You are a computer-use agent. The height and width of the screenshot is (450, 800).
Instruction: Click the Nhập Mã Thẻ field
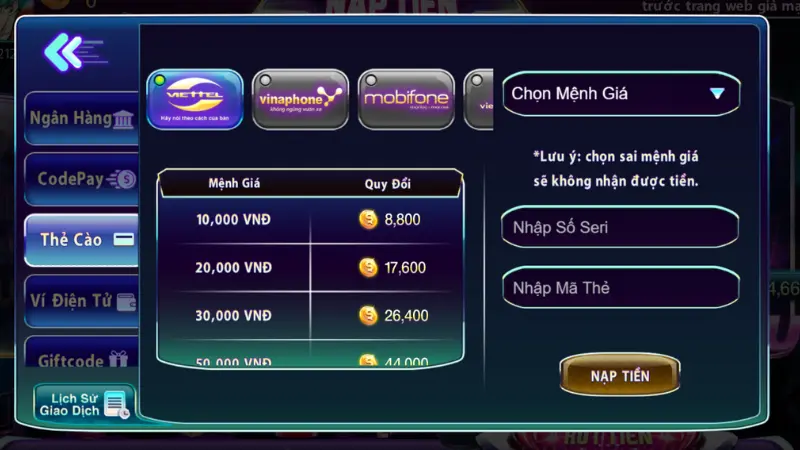(620, 288)
